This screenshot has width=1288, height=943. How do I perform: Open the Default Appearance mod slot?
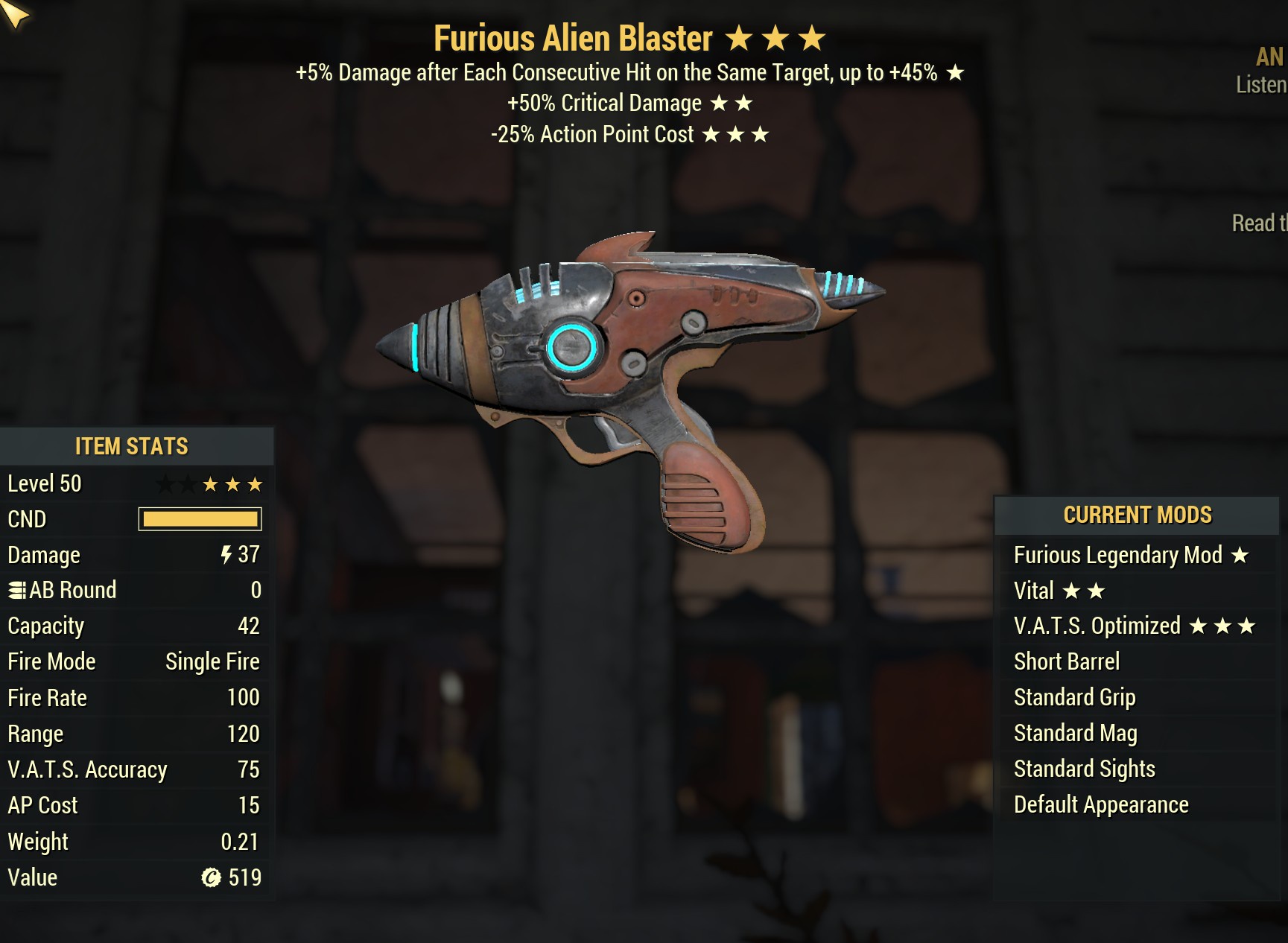[x=1100, y=804]
